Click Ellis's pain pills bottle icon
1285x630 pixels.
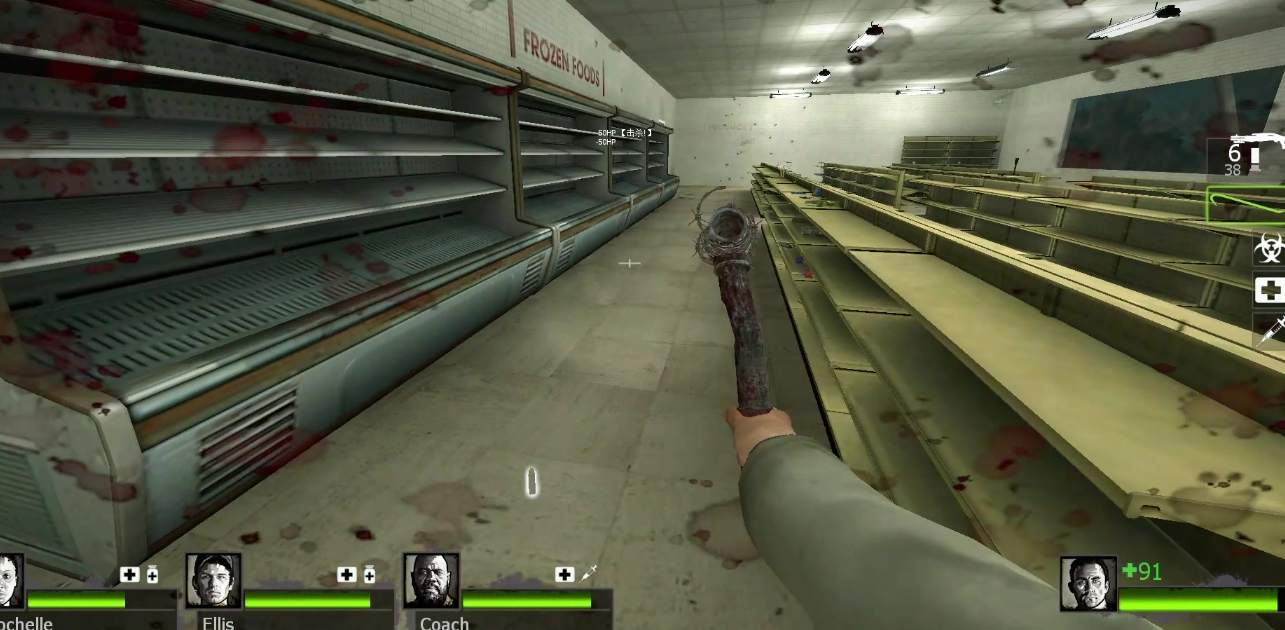click(369, 574)
